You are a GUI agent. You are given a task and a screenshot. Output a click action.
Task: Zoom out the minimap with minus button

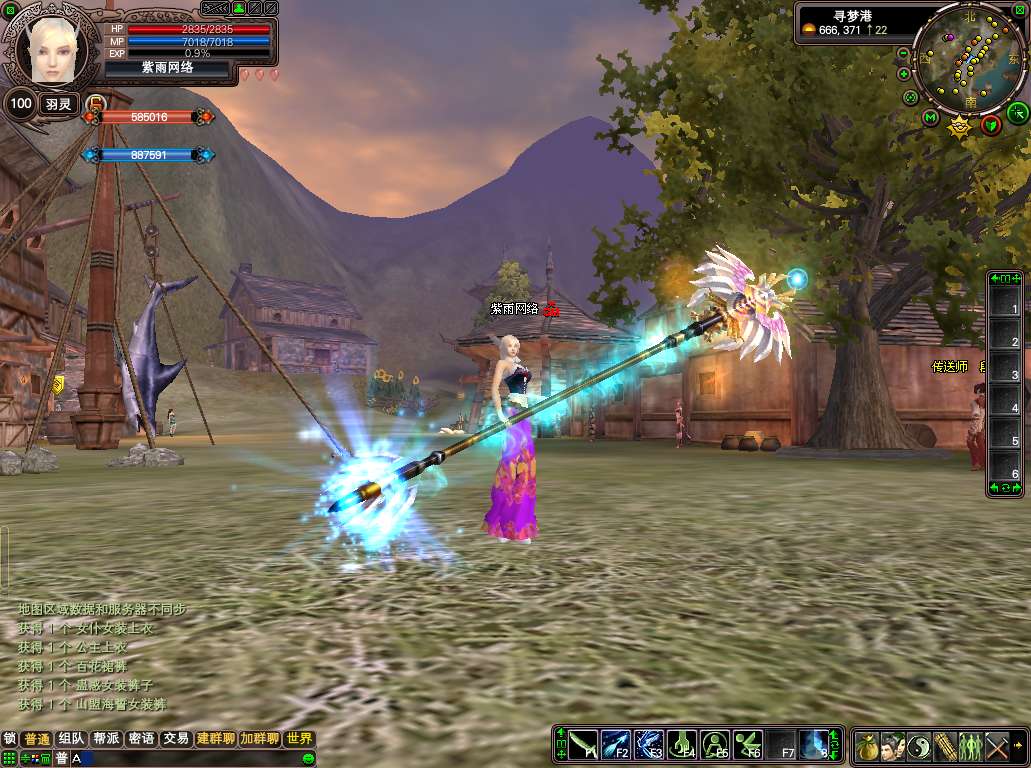(904, 53)
